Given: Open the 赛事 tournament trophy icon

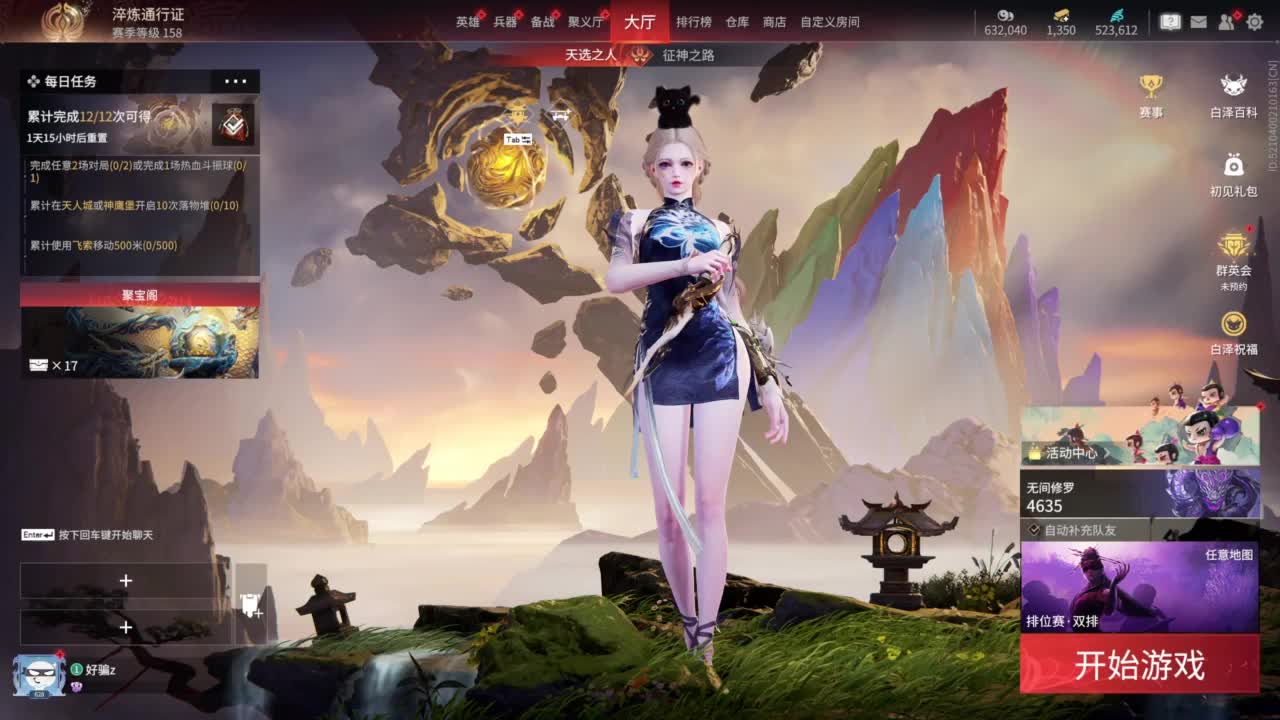Looking at the screenshot, I should 1151,87.
